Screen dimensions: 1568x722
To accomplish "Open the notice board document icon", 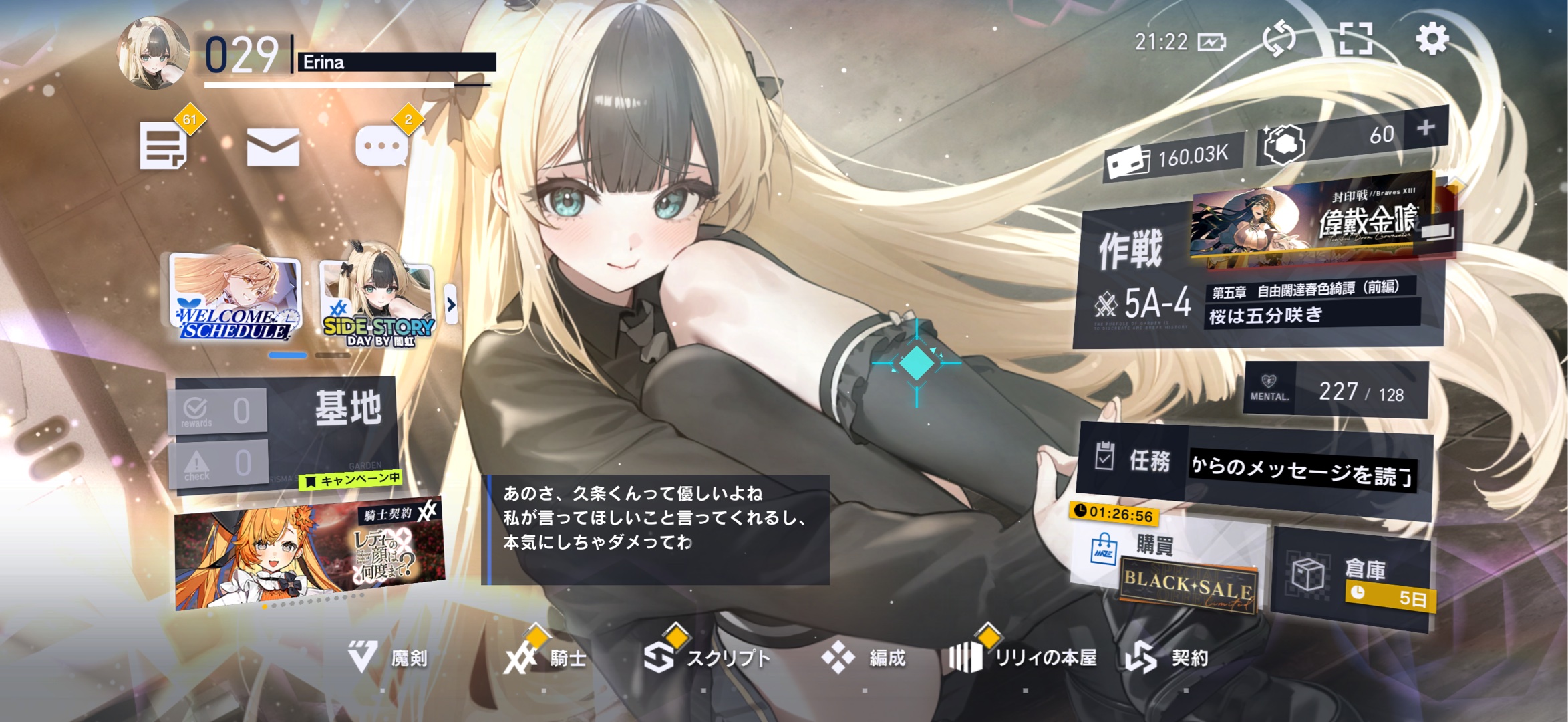I will click(163, 147).
